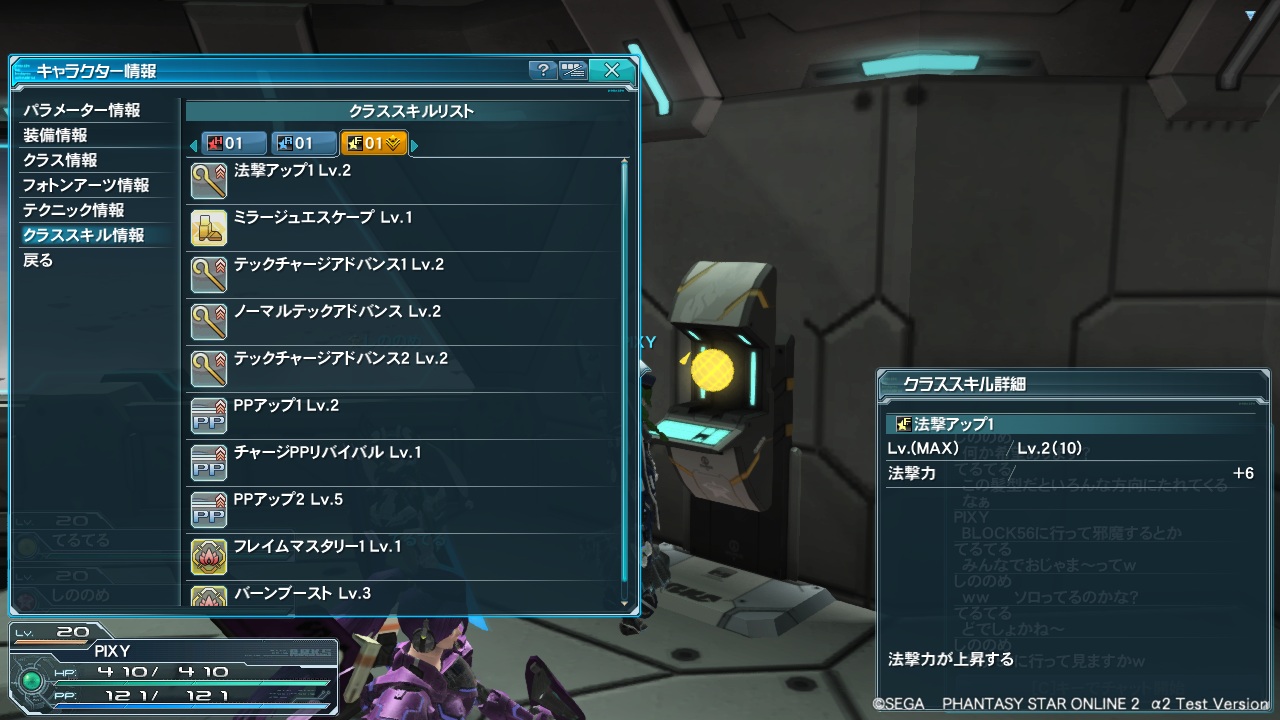Choose クラス情報 from the menu
The width and height of the screenshot is (1280, 720).
(x=60, y=160)
